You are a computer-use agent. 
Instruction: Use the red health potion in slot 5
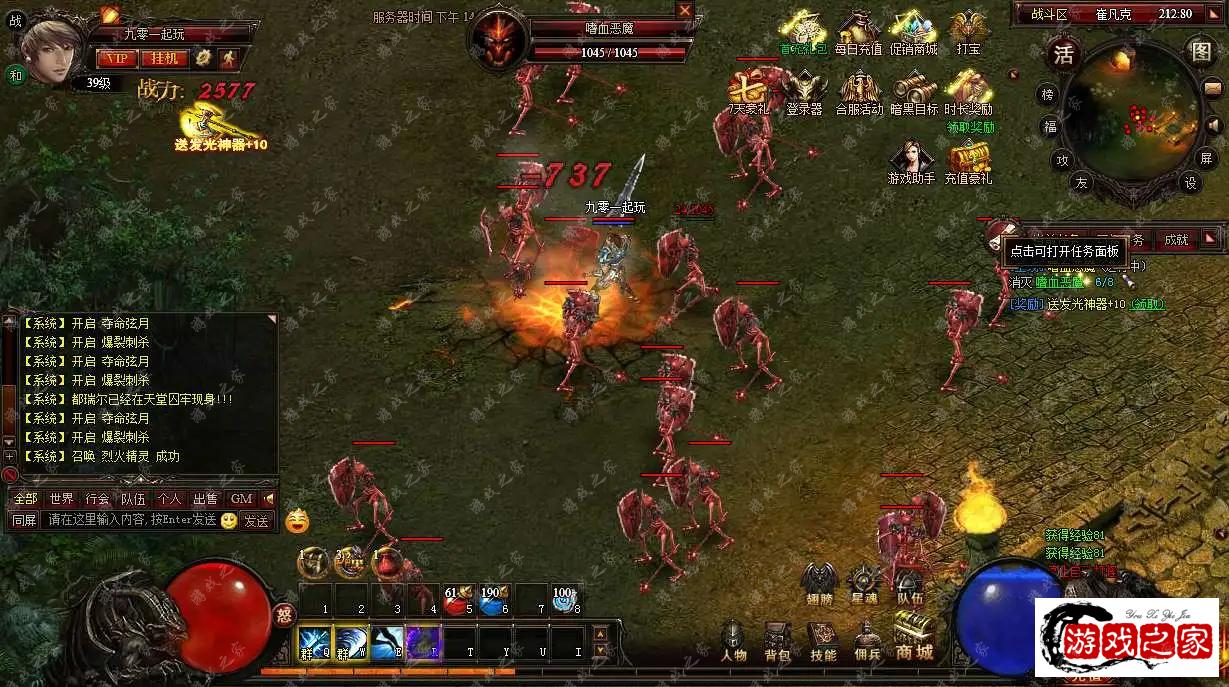(457, 602)
